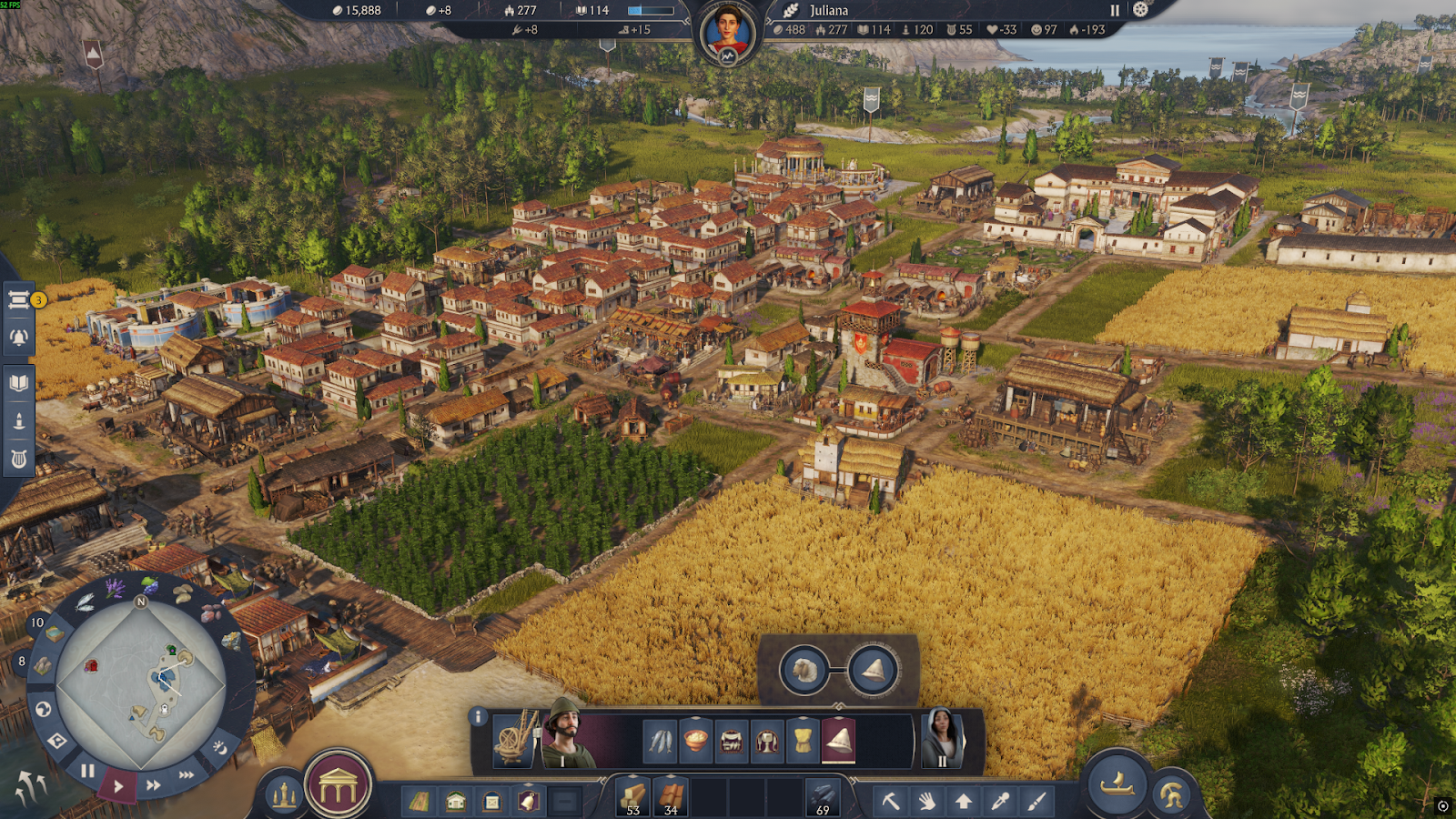
Task: Open the bell notifications panel
Action: pyautogui.click(x=19, y=338)
